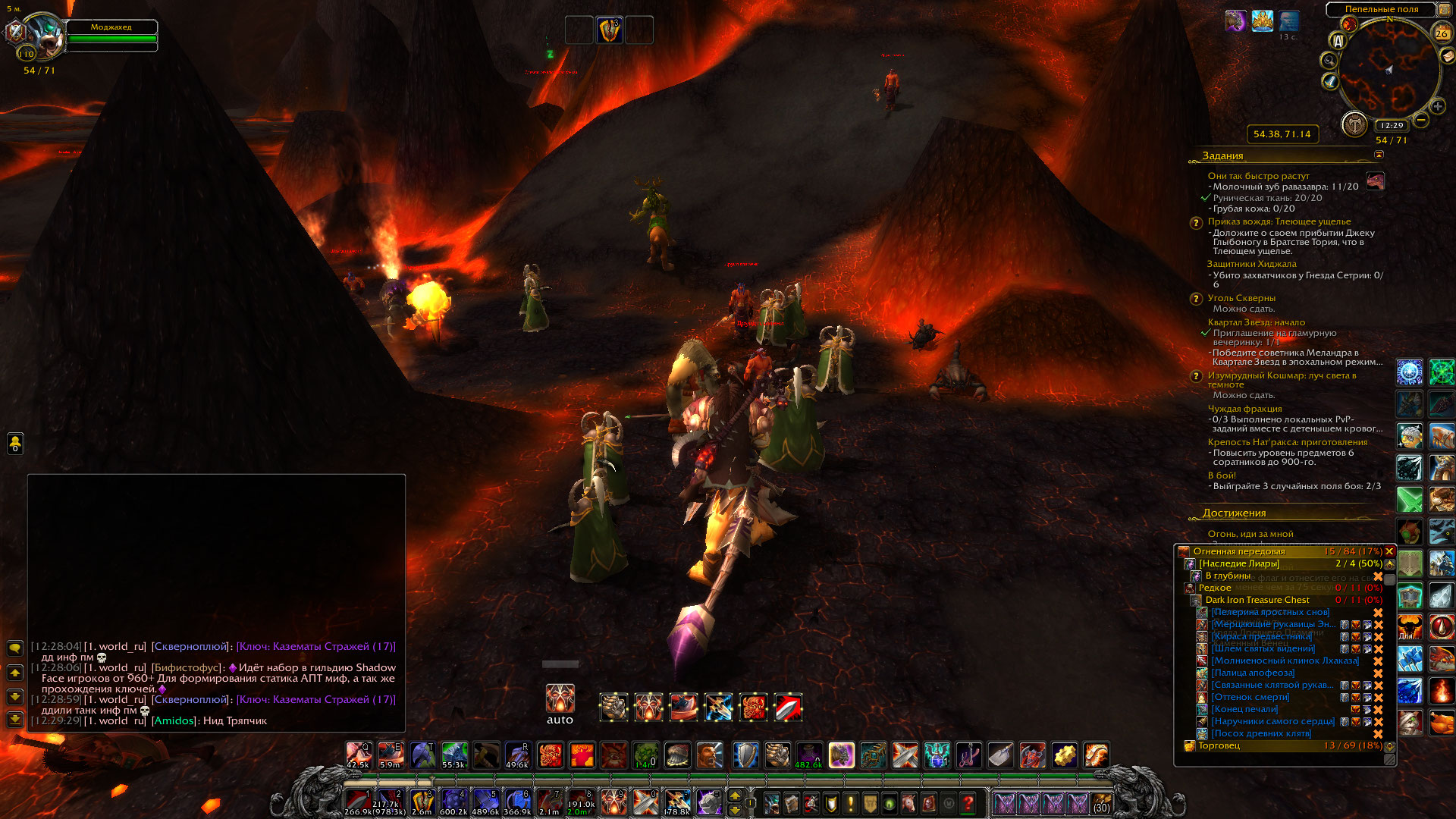
Task: Open the red question mark help button
Action: 968,802
